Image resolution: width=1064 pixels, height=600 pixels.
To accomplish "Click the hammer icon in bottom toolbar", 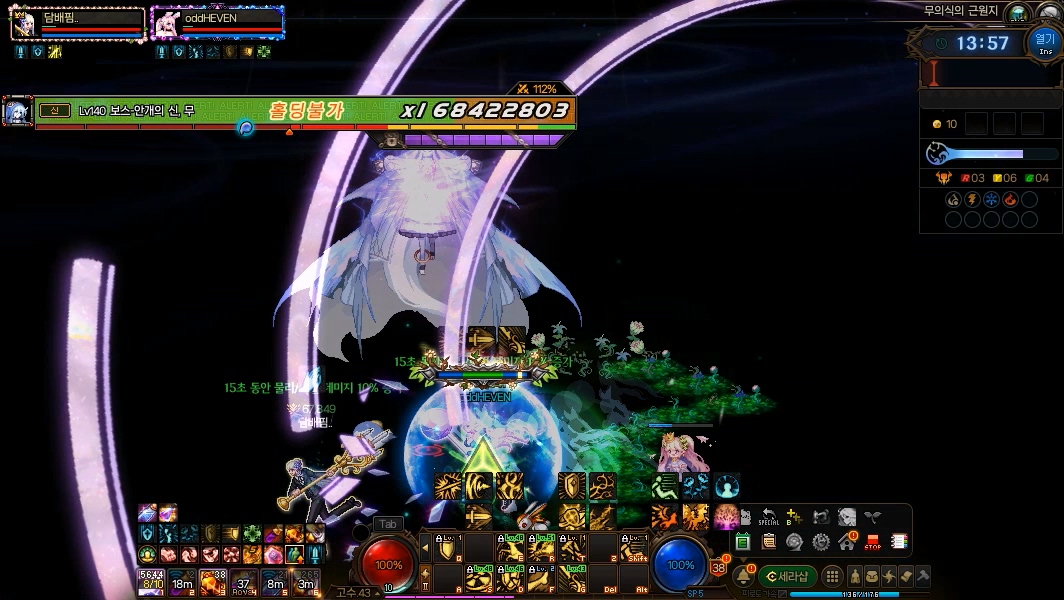I will pyautogui.click(x=923, y=576).
